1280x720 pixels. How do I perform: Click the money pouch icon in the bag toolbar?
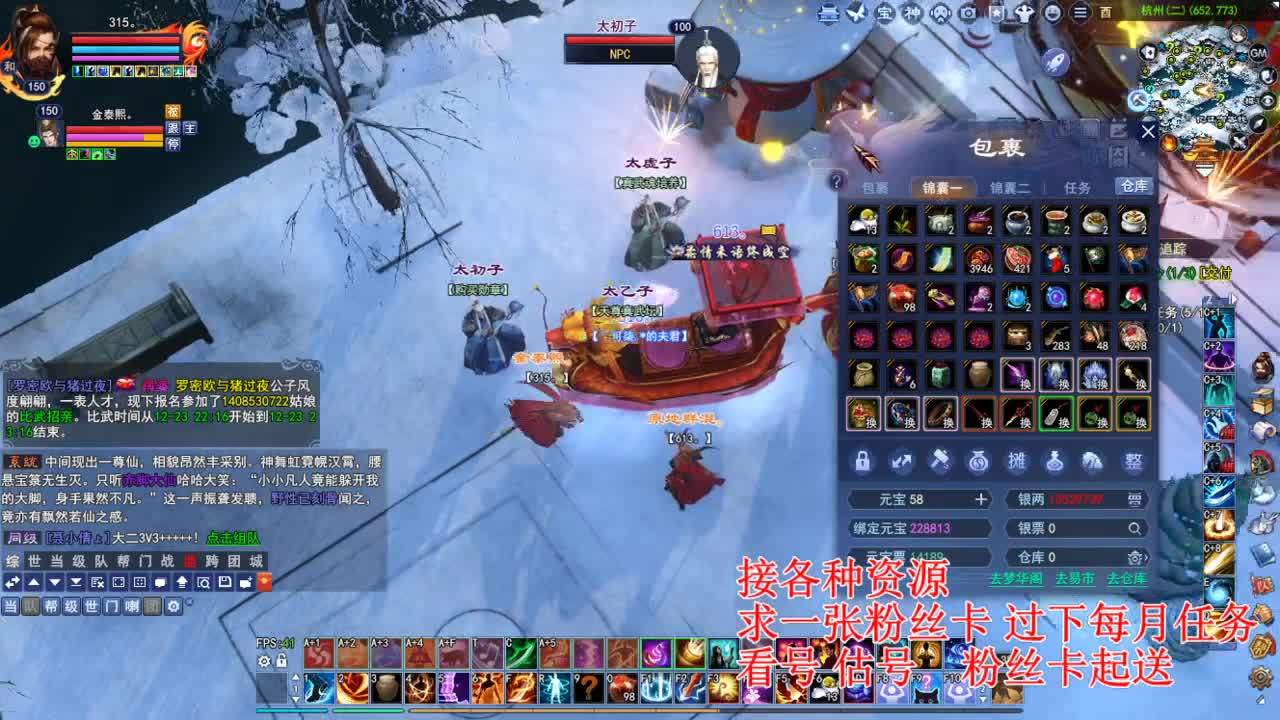(980, 461)
